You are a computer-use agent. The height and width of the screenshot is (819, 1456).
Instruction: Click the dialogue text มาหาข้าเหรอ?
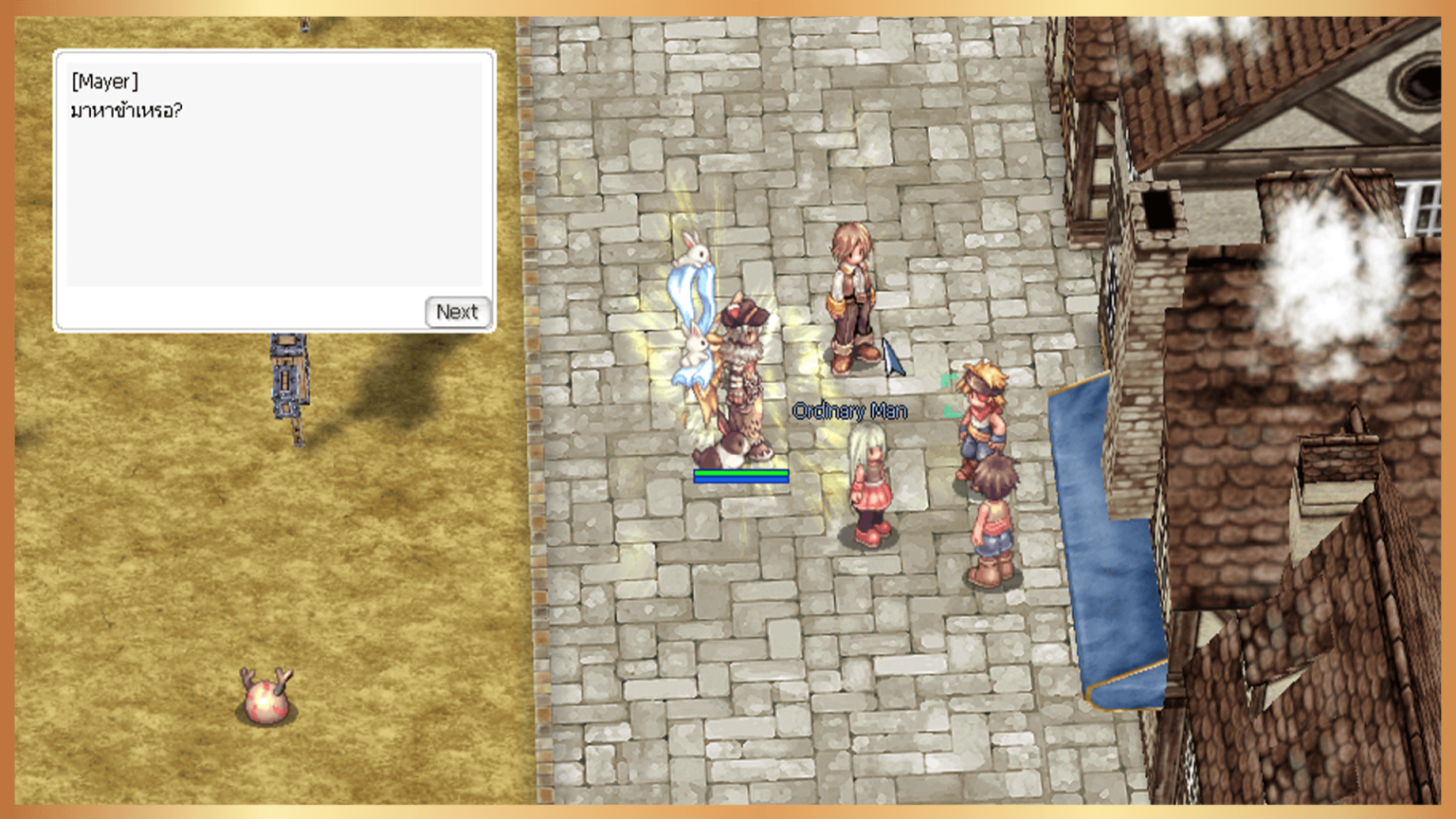126,110
